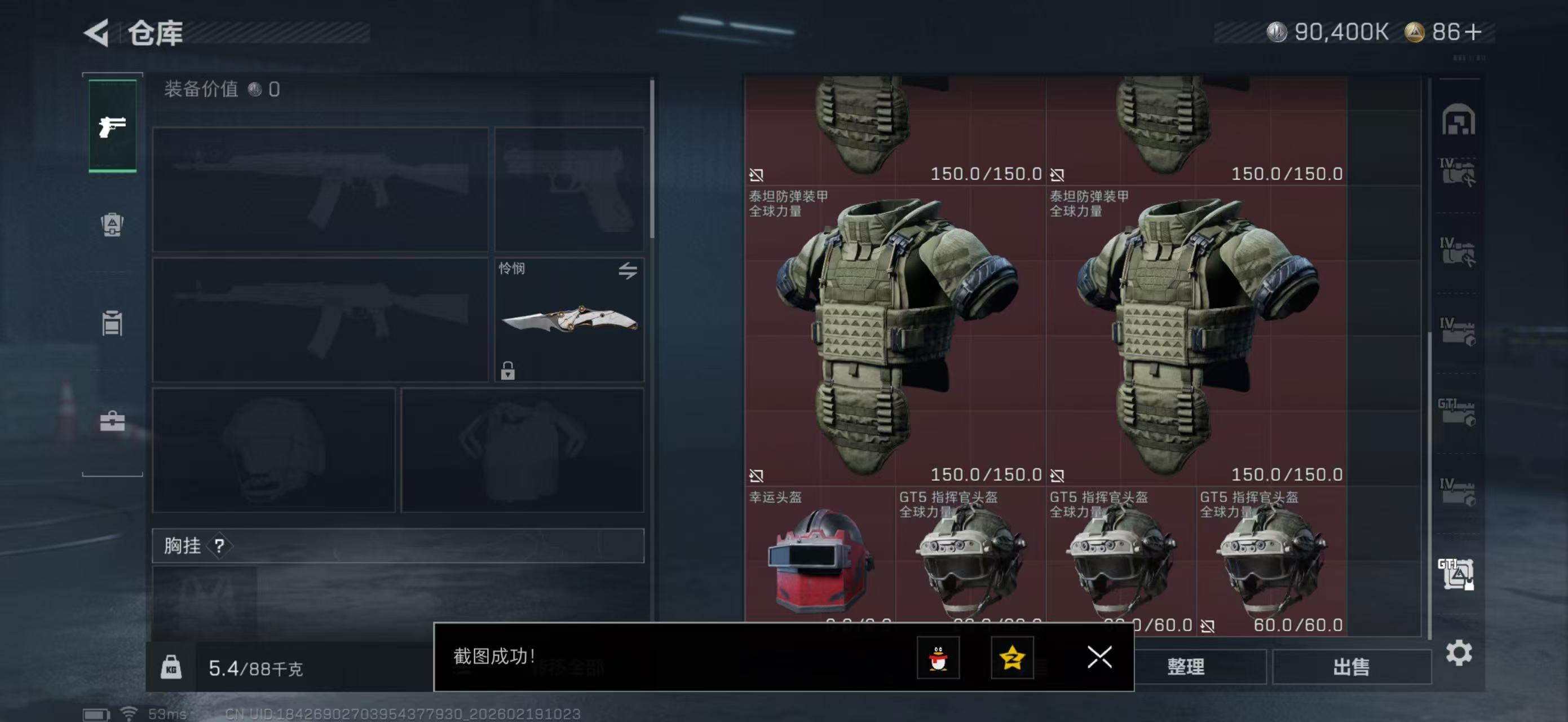
Task: Share the screenshot to QQ
Action: [938, 658]
